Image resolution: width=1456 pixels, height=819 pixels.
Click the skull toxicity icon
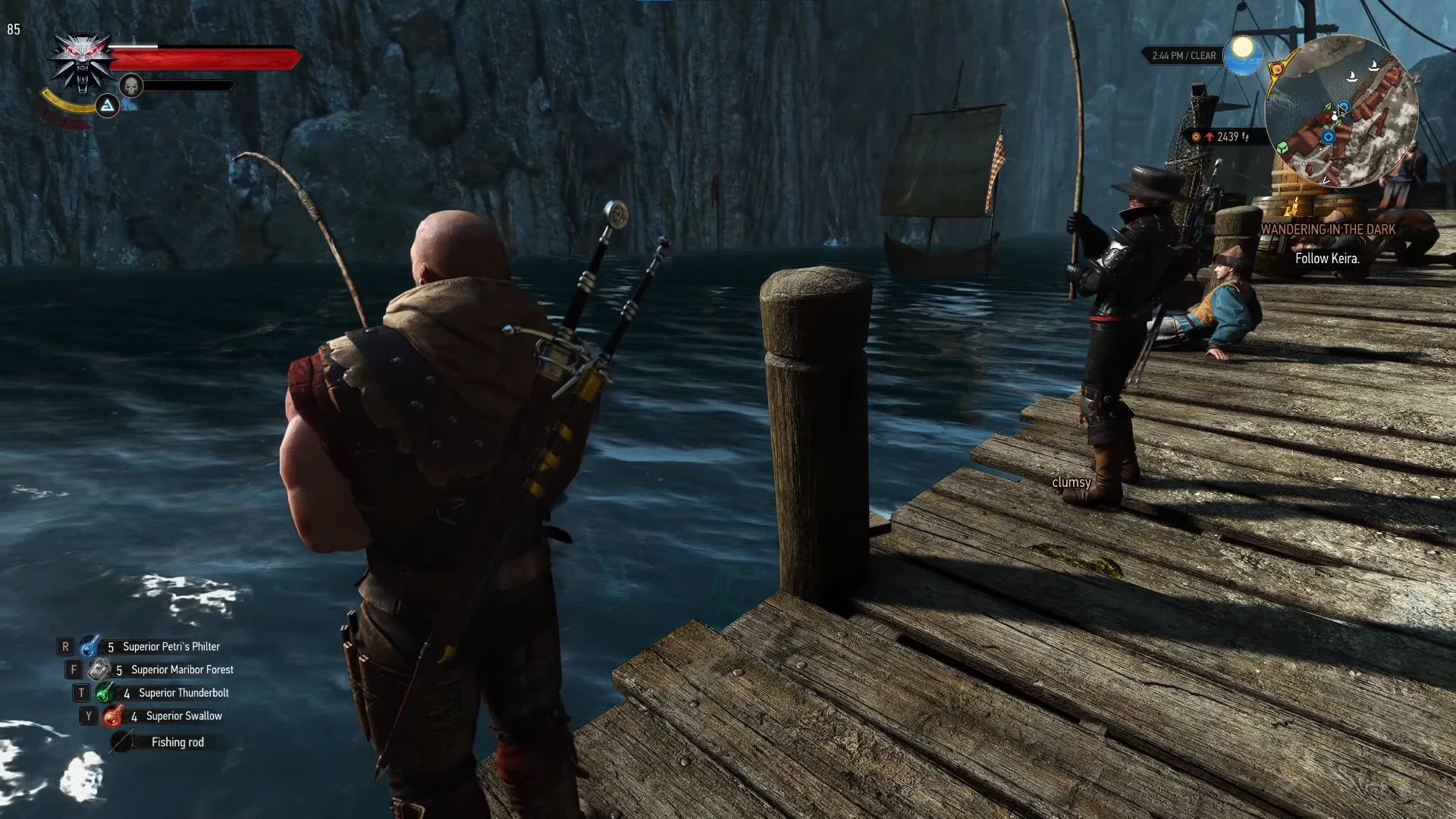131,86
